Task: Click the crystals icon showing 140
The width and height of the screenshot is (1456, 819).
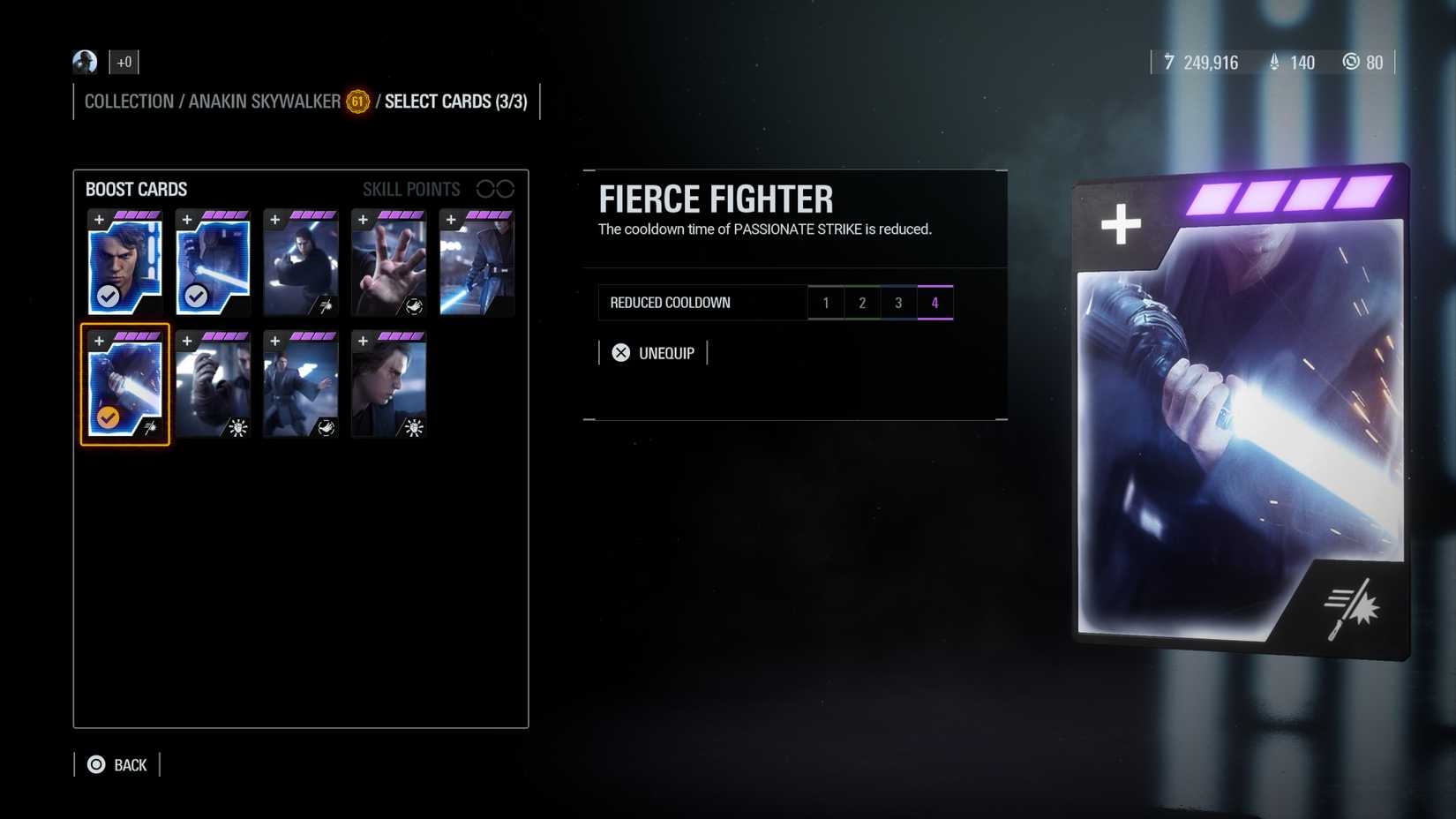Action: pyautogui.click(x=1273, y=63)
